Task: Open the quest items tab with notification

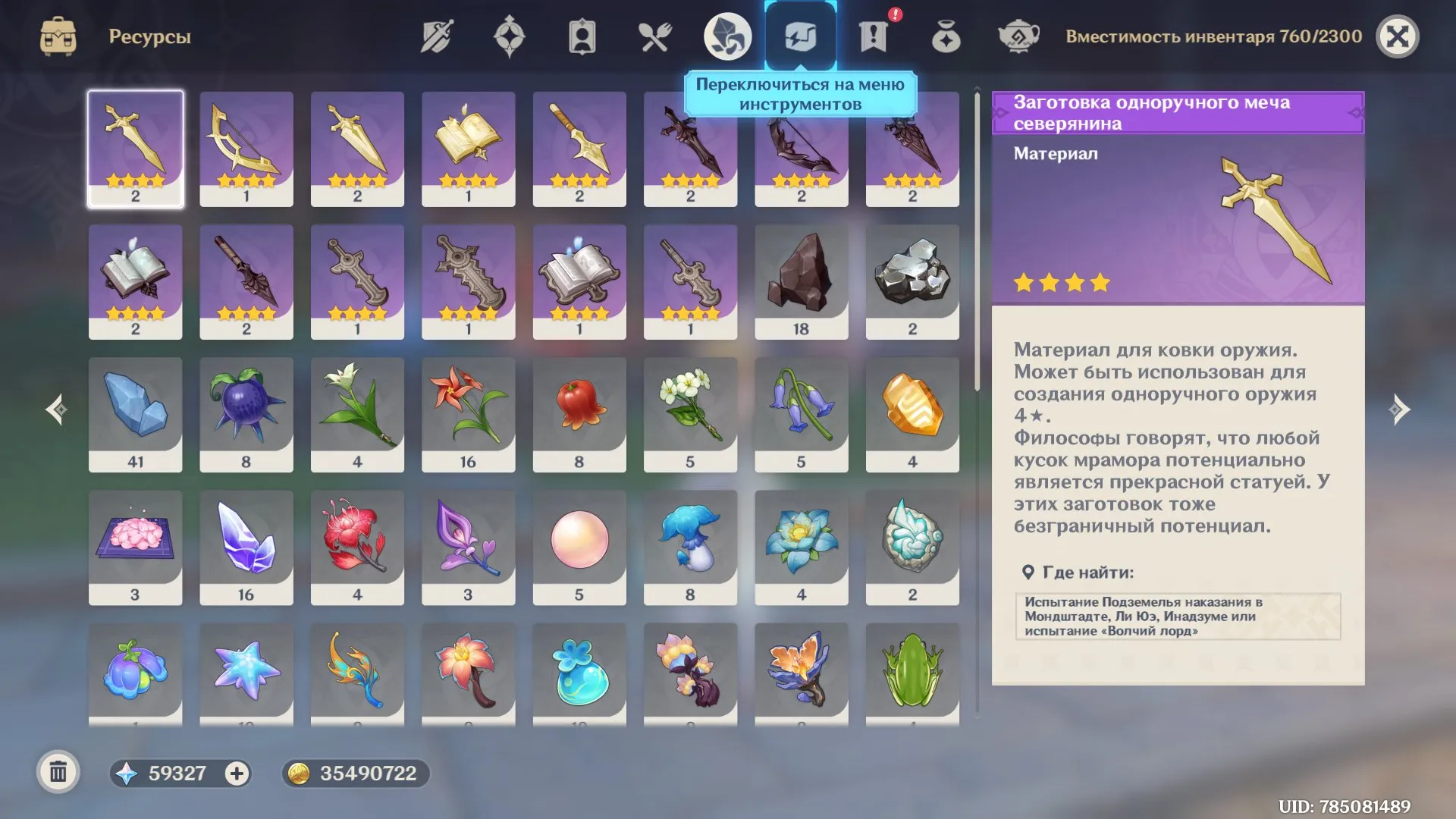Action: tap(874, 35)
